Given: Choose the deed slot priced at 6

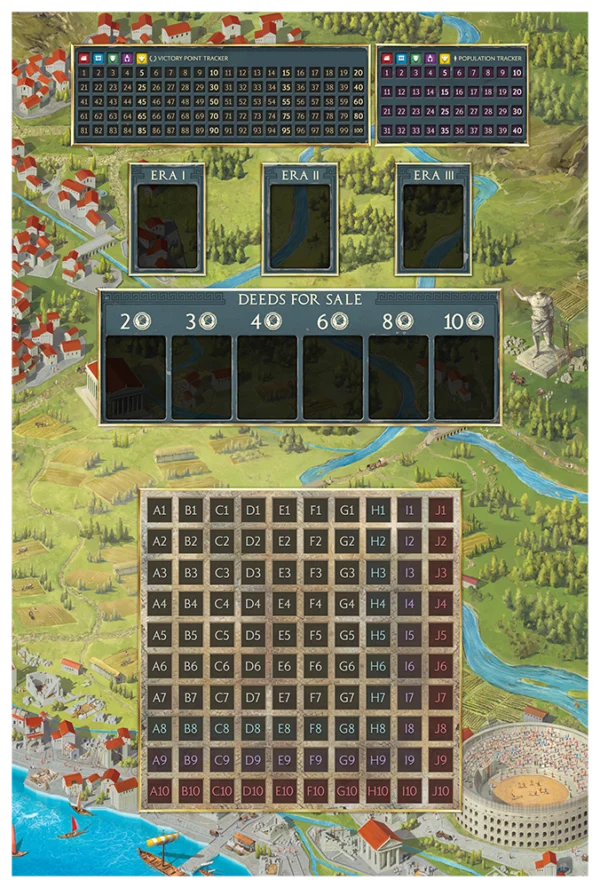Looking at the screenshot, I should (x=333, y=377).
